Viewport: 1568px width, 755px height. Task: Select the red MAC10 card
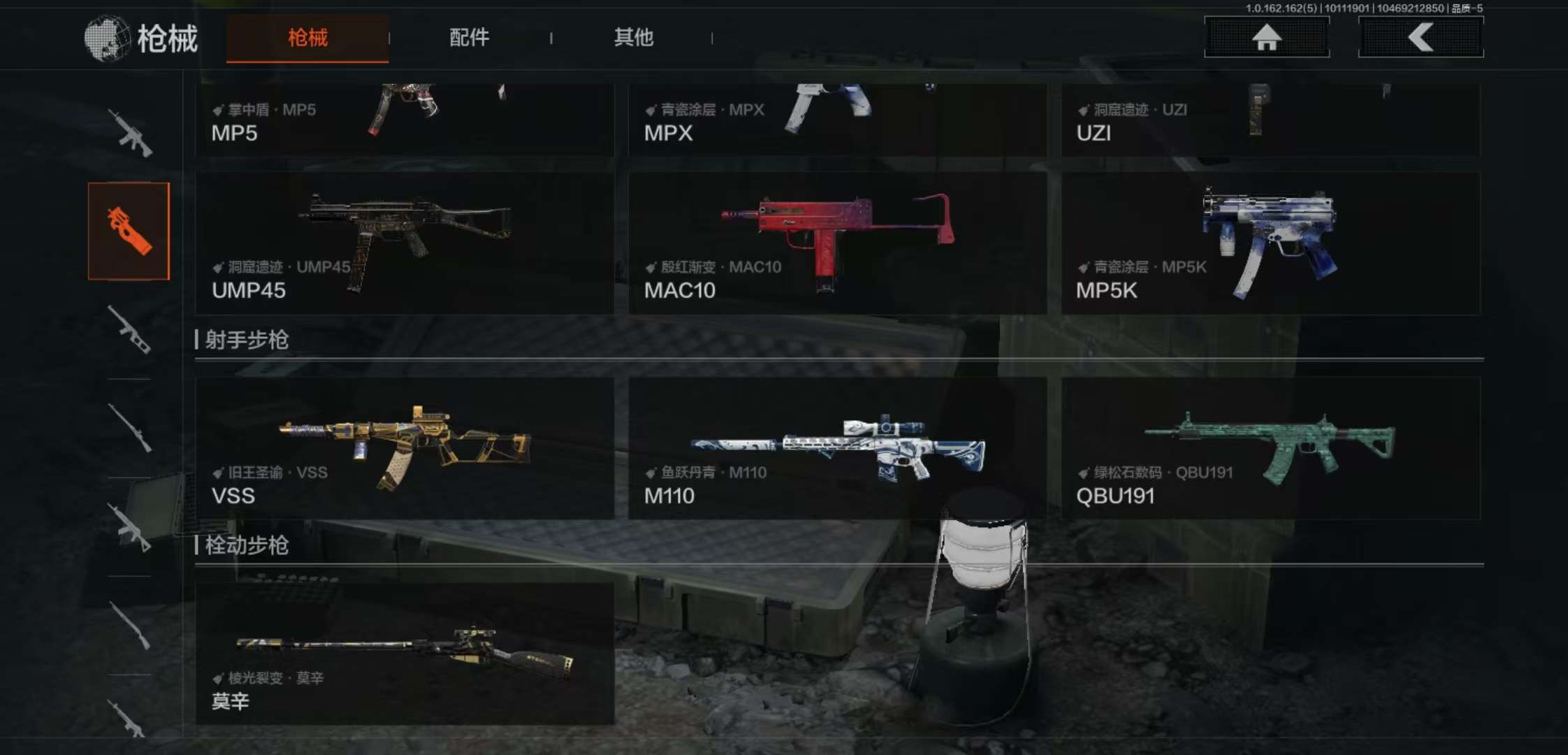pyautogui.click(x=837, y=243)
